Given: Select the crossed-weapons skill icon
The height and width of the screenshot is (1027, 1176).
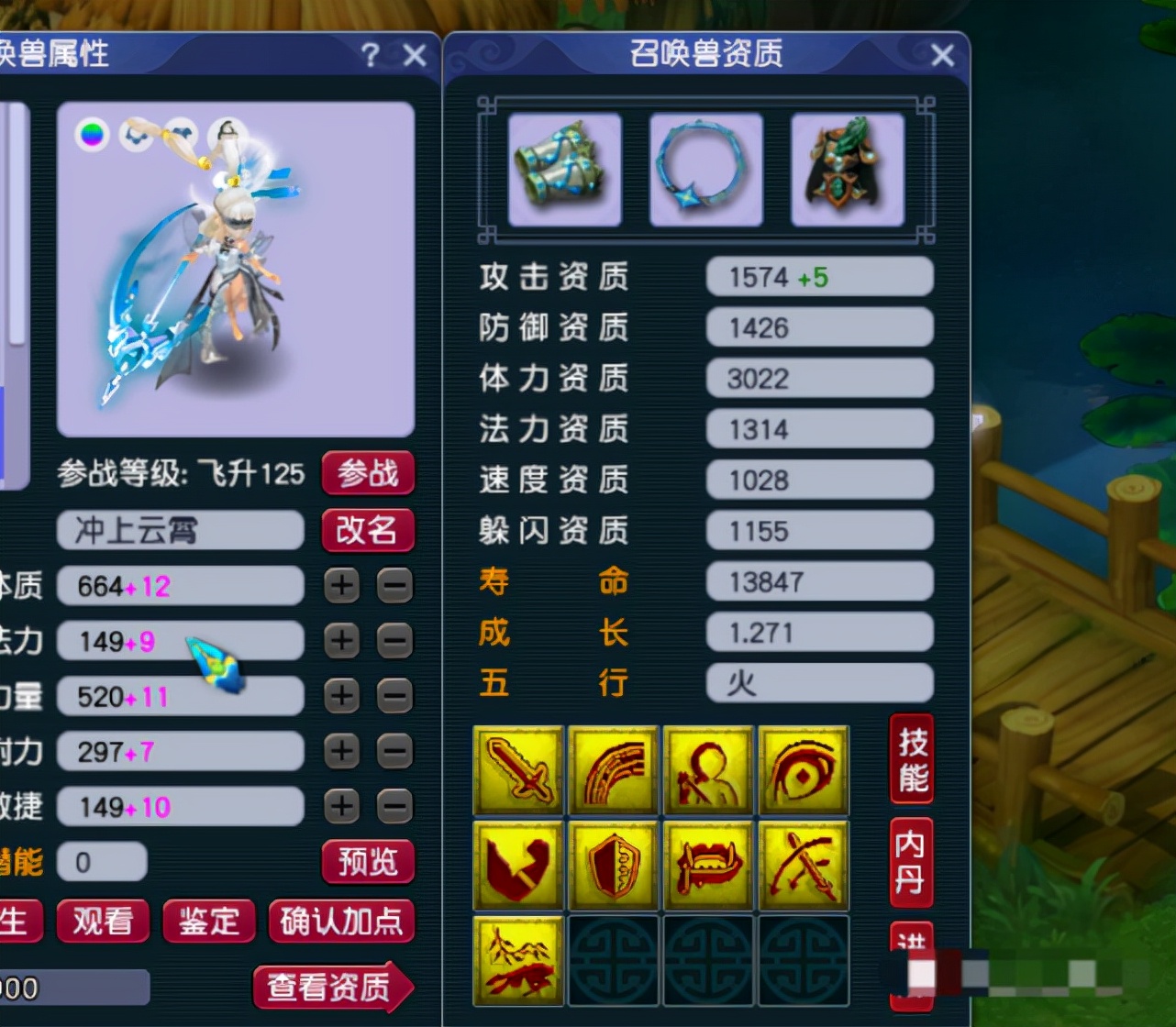Looking at the screenshot, I should [x=804, y=864].
